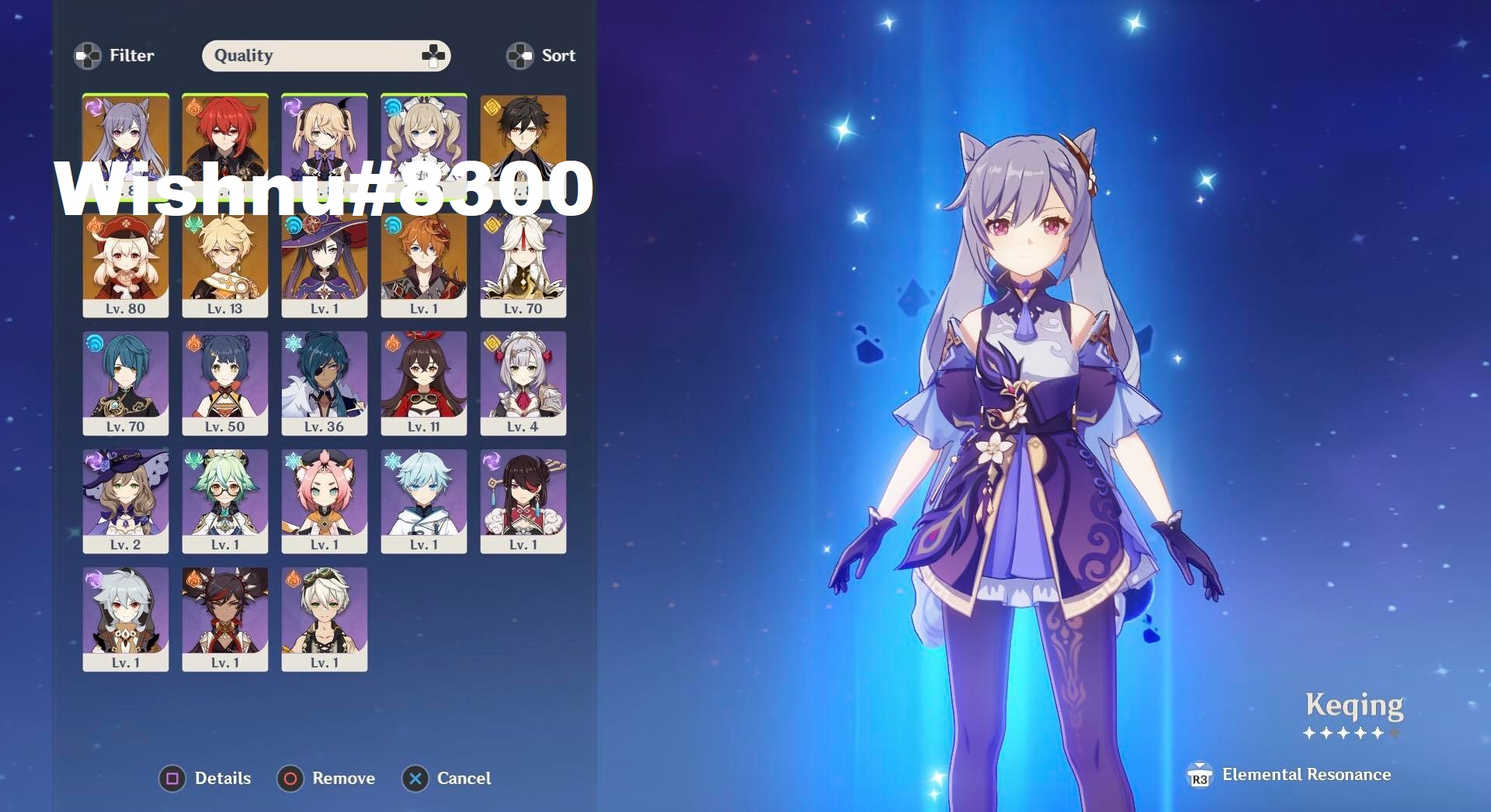This screenshot has height=812, width=1491.
Task: Click the Pyro icon on Diluc's portrait
Action: [x=193, y=106]
